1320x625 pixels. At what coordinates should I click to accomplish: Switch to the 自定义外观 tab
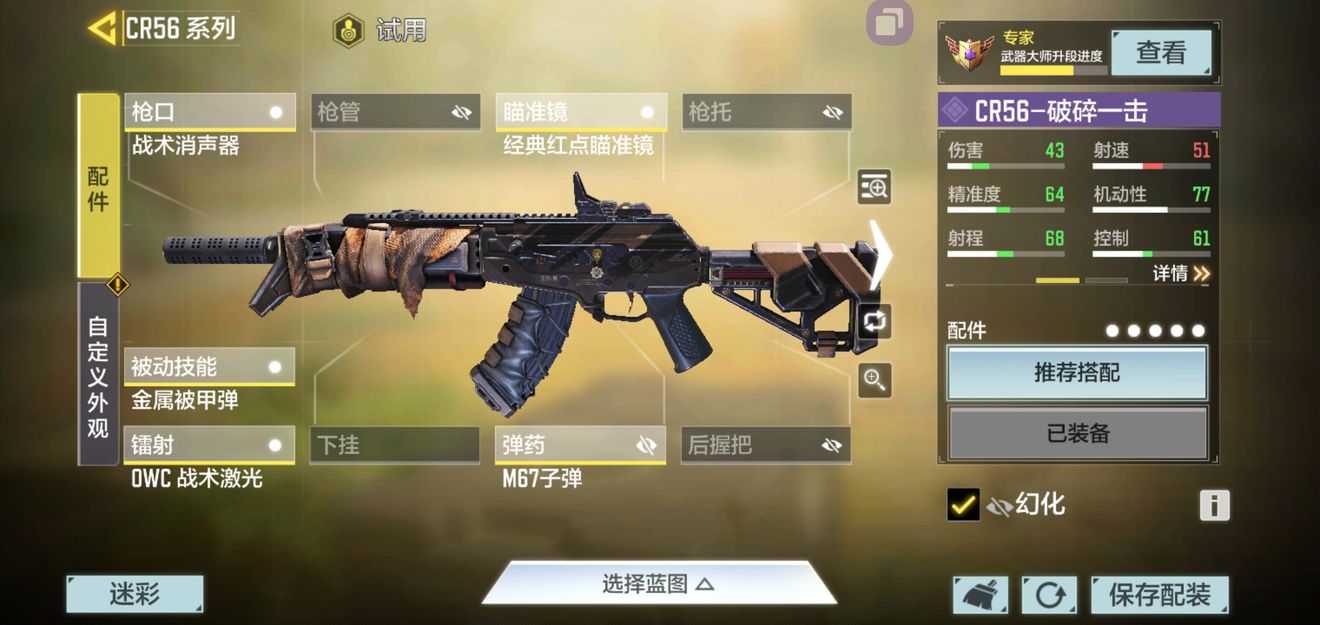coord(98,375)
